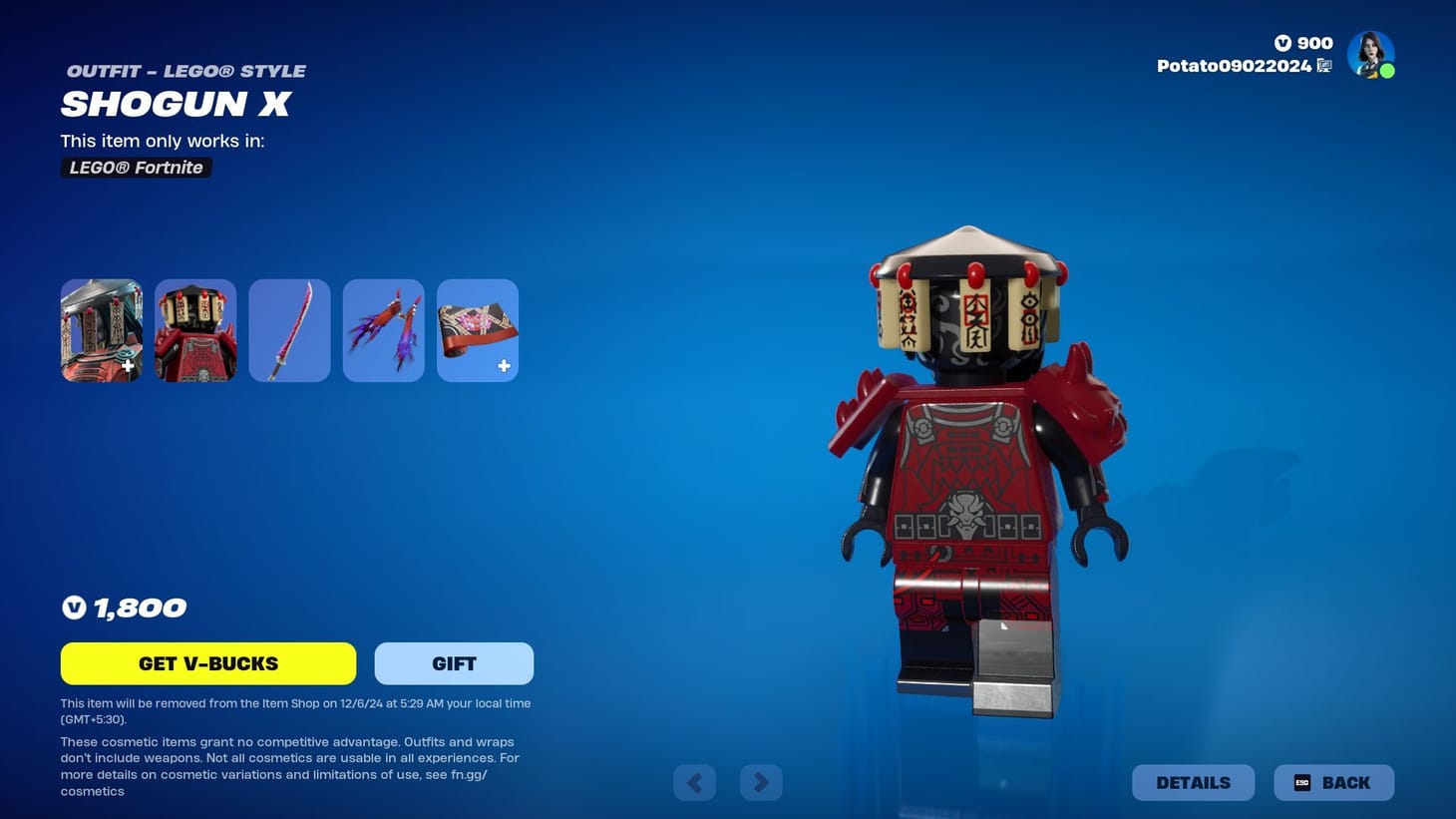Screen dimensions: 1456x819
Task: Open the player profile avatar
Action: pos(1370,54)
